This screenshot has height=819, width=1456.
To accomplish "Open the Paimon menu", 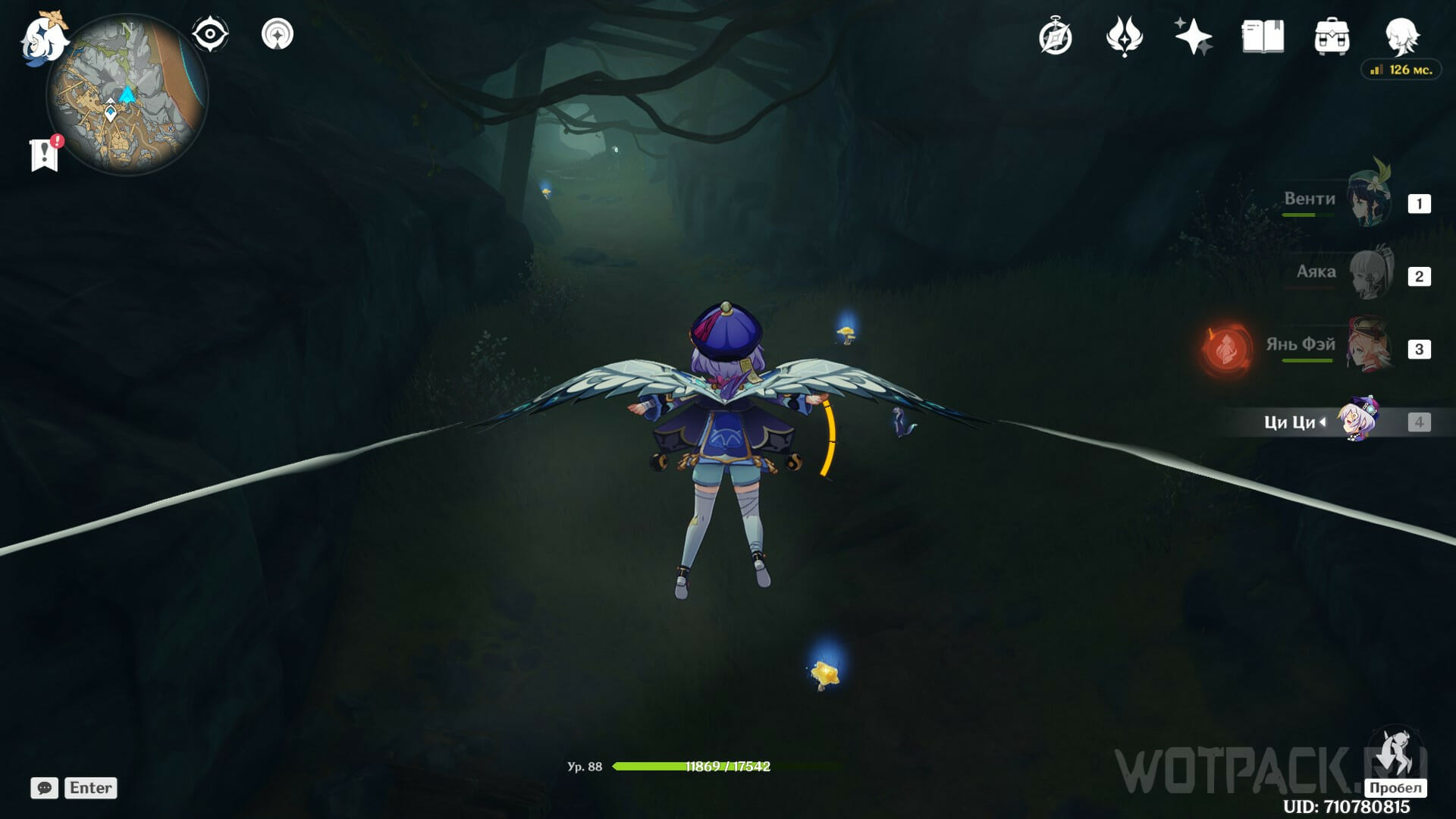I will pos(44,38).
